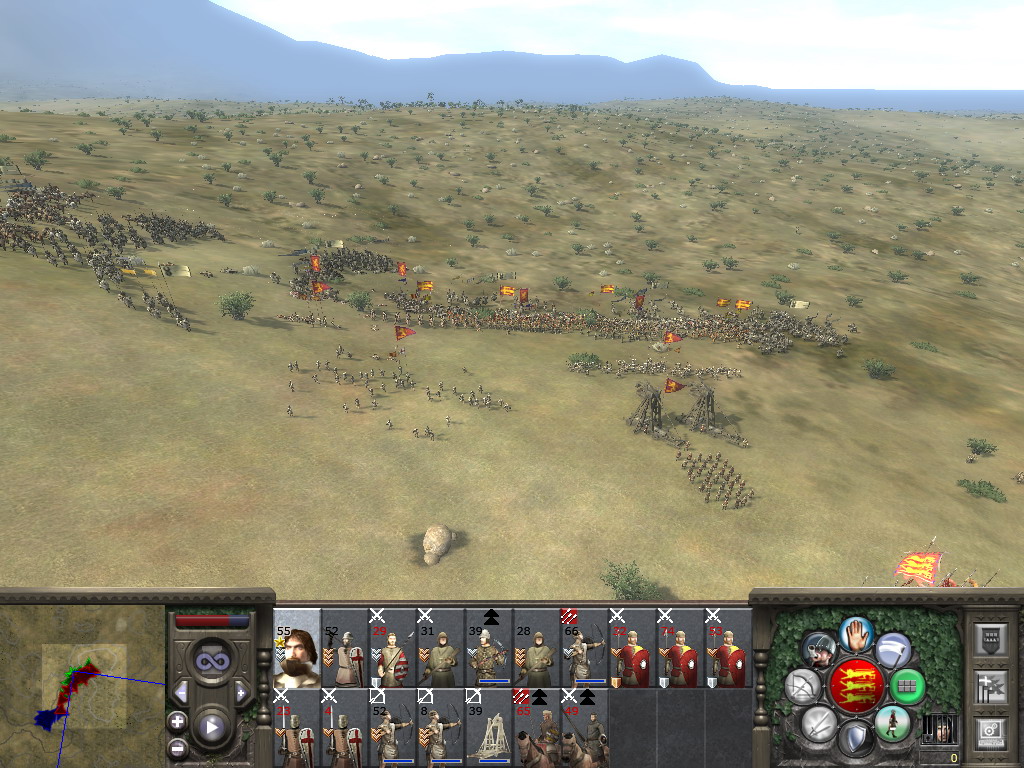The image size is (1024, 768).
Task: Toggle the infinity speed lock button
Action: [211, 661]
